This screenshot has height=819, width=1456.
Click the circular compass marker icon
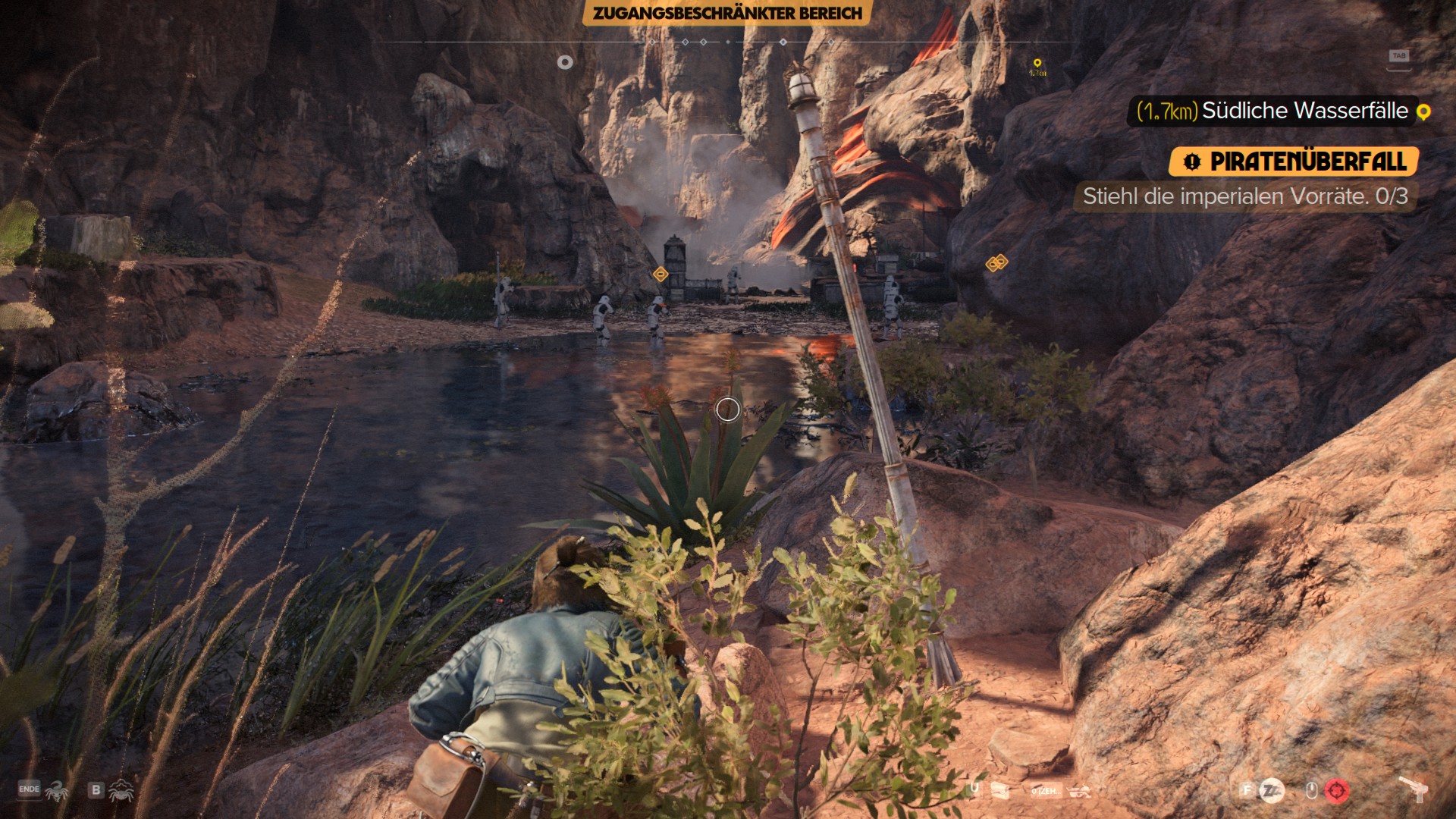coord(565,62)
